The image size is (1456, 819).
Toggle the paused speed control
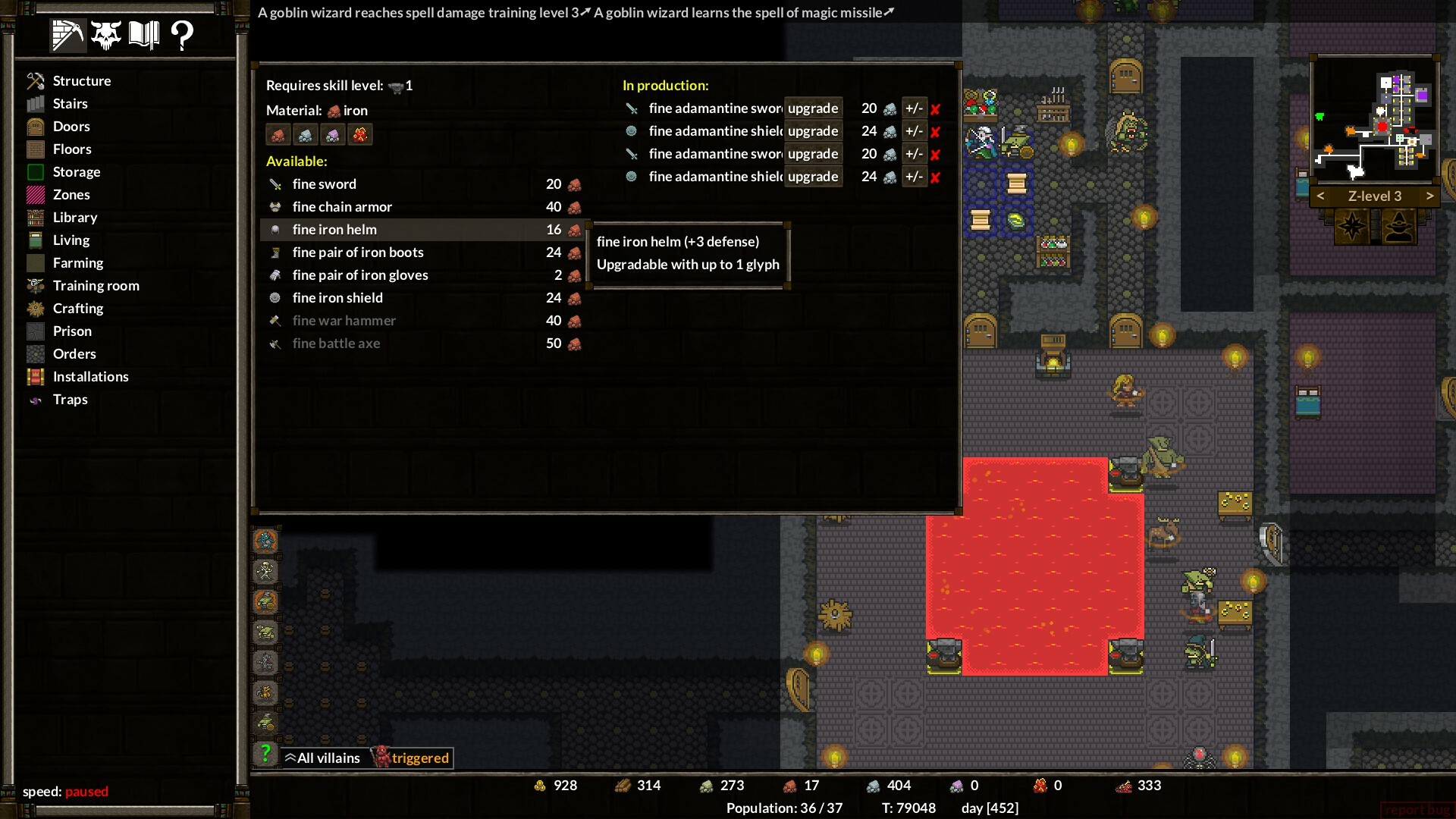click(x=86, y=791)
